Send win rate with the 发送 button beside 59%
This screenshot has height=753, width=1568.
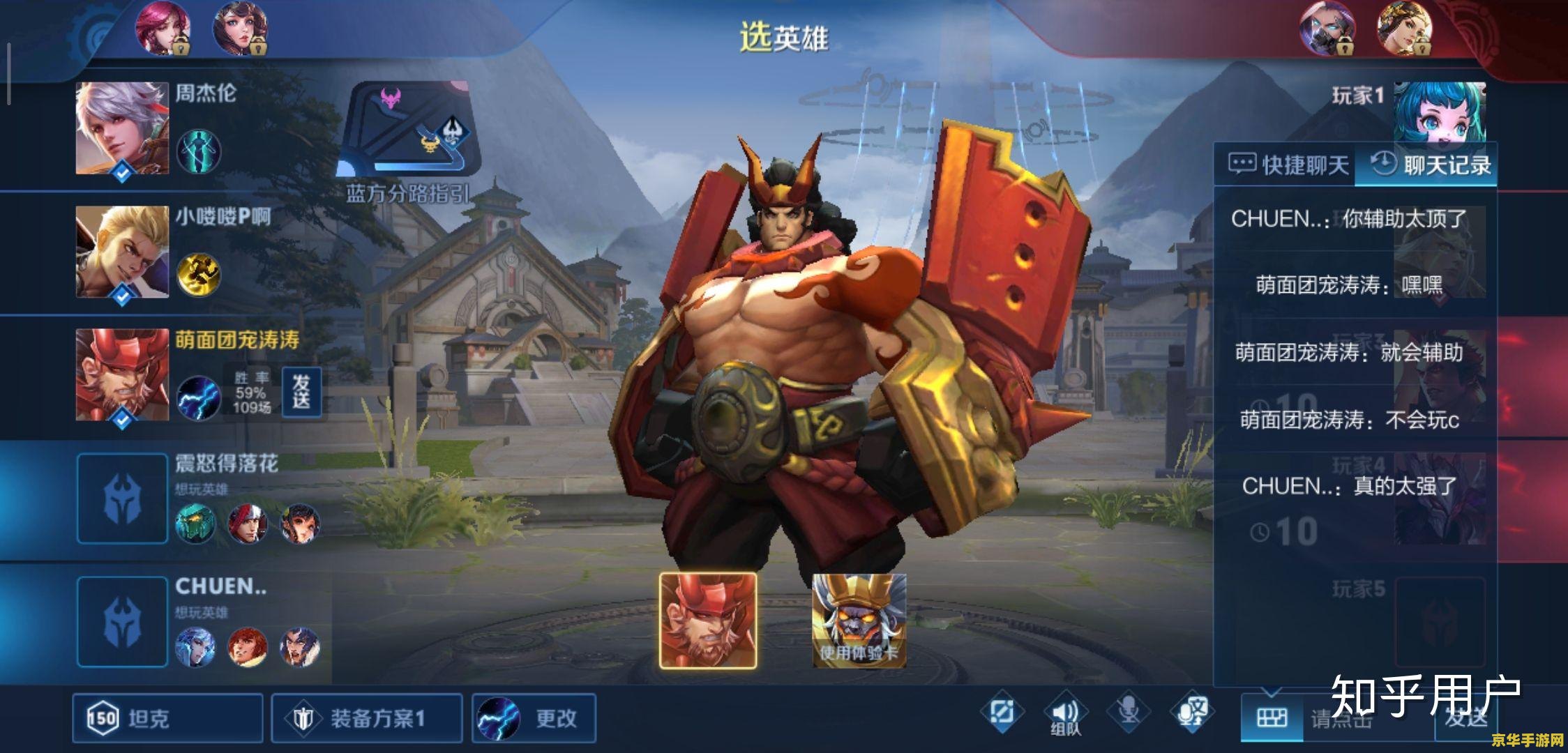[301, 392]
